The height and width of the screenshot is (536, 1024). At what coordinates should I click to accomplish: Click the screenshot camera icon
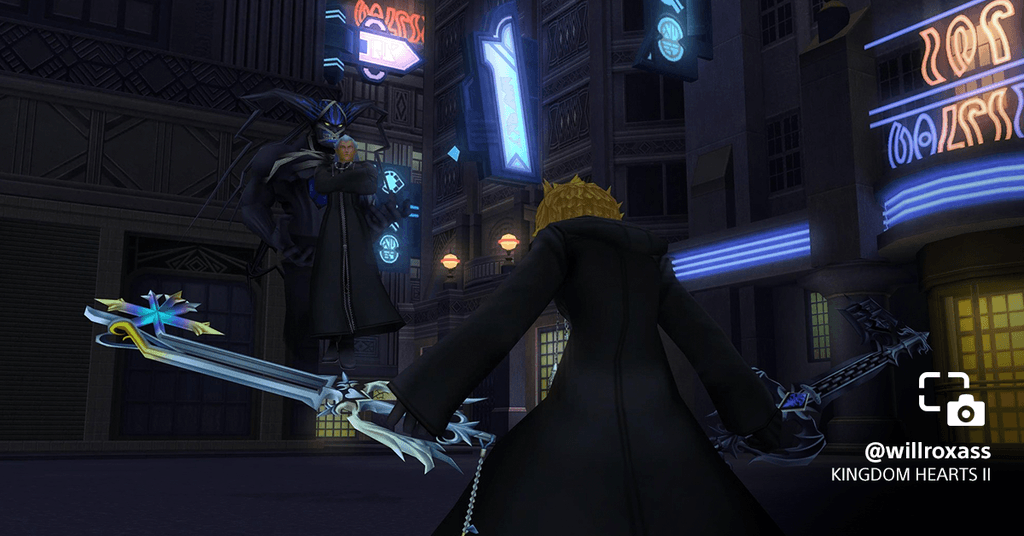[x=951, y=399]
